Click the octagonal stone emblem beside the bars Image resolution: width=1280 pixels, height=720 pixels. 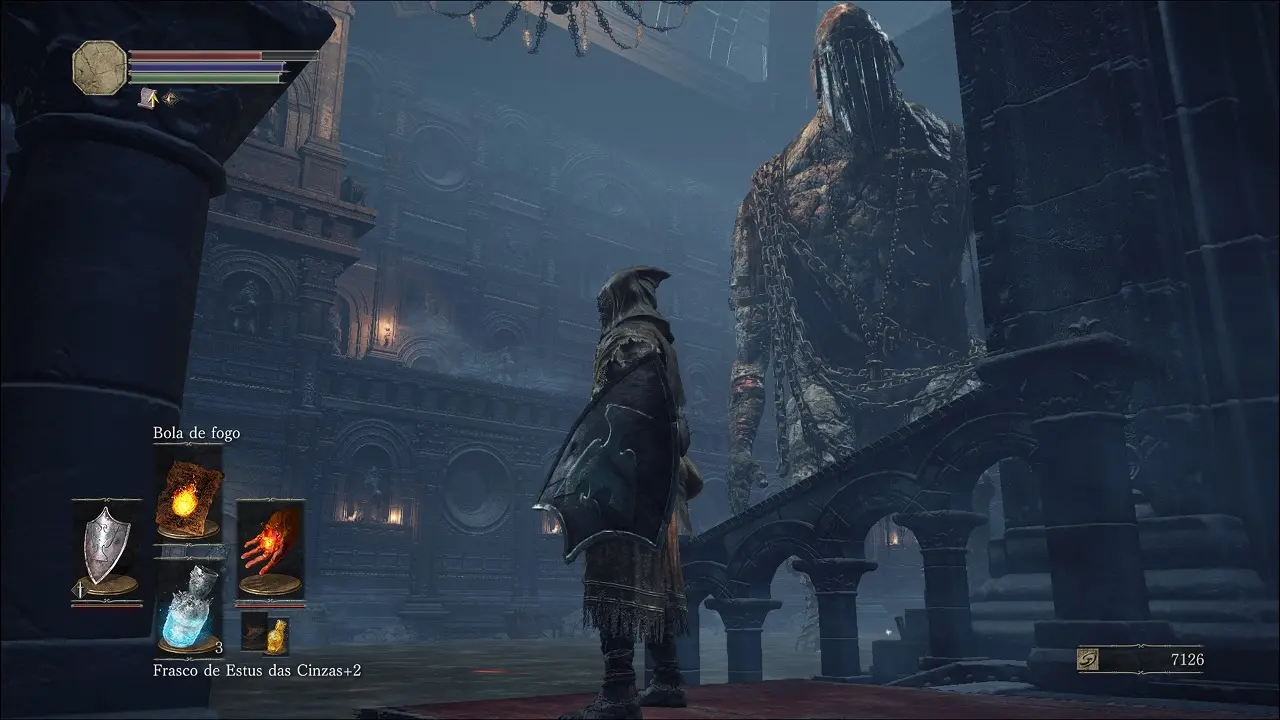coord(99,68)
